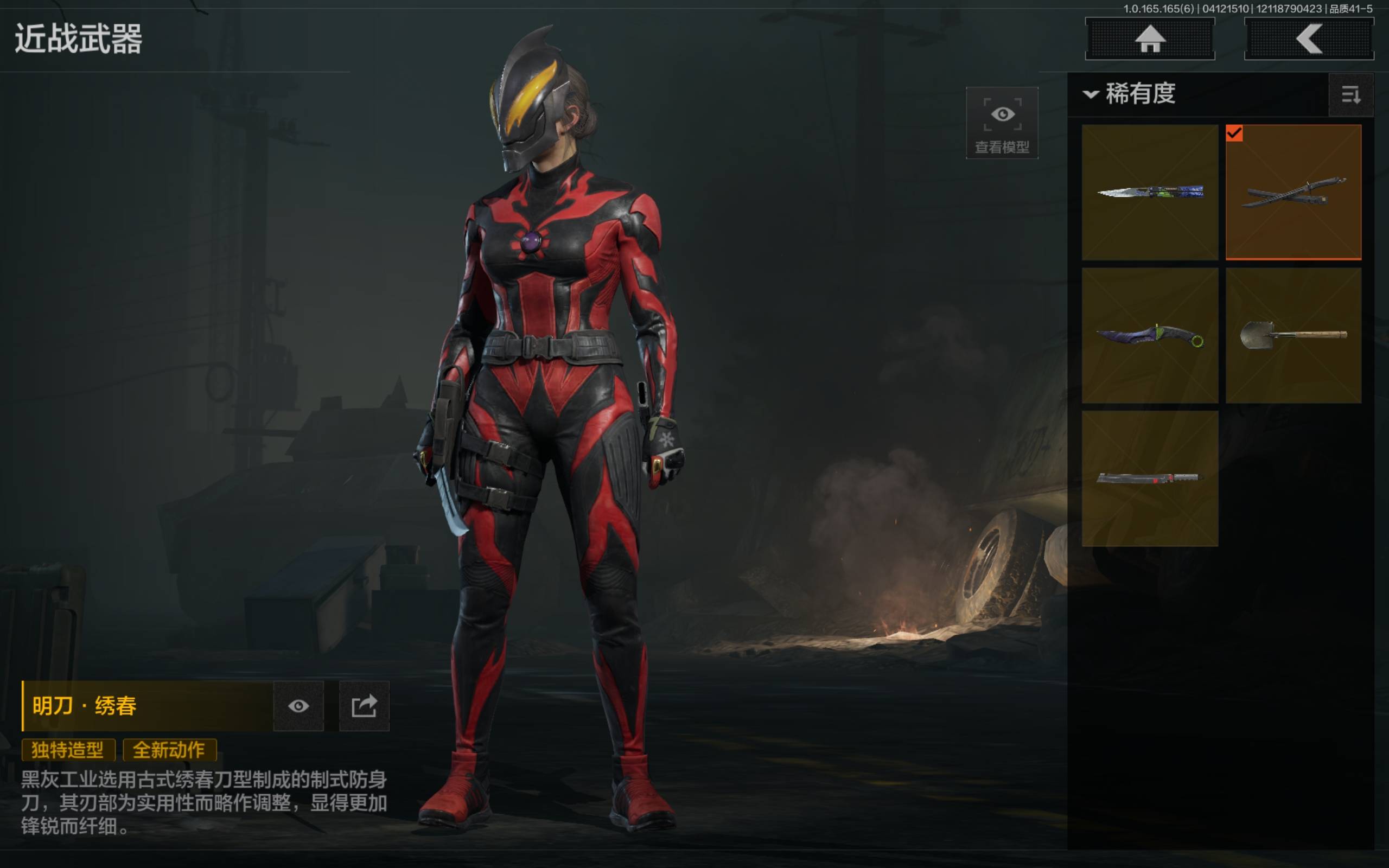This screenshot has height=868, width=1389.
Task: Return to the home screen
Action: [1149, 39]
